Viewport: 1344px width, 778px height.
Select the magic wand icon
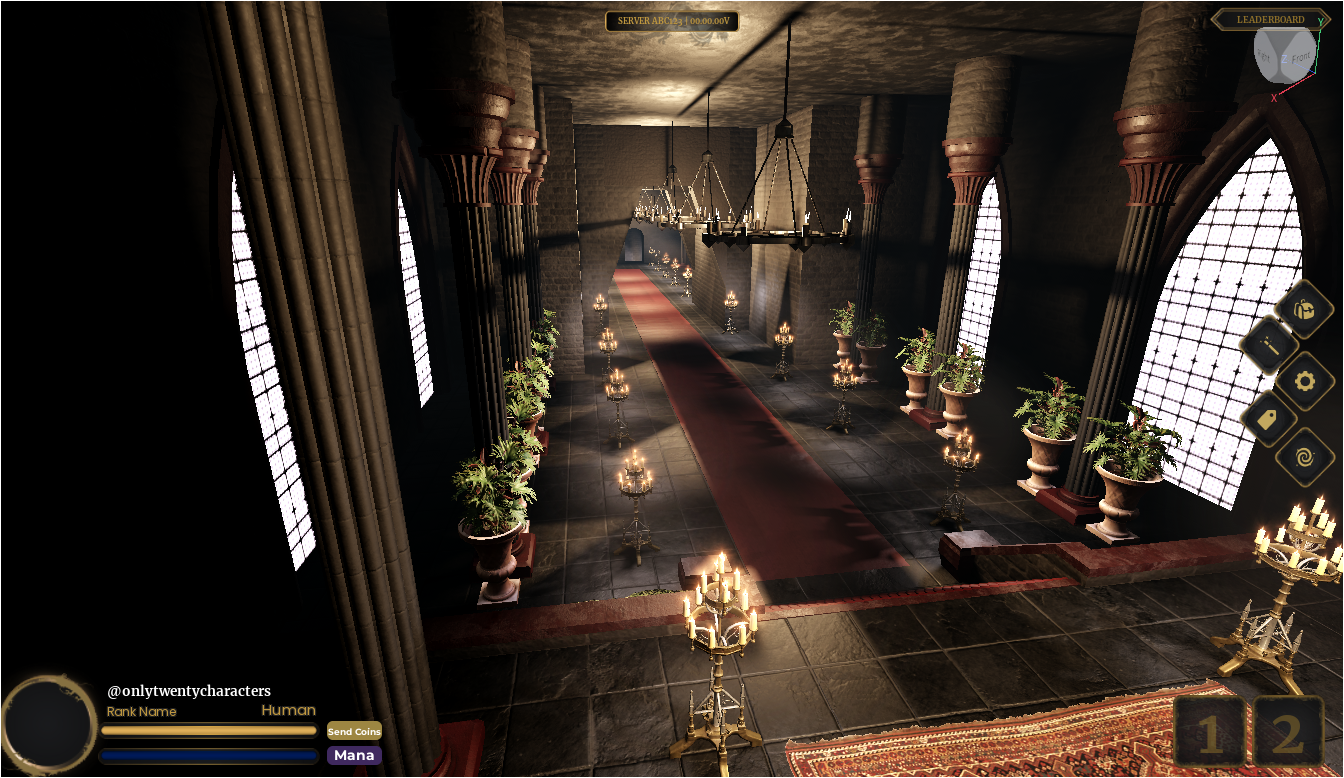click(1269, 346)
